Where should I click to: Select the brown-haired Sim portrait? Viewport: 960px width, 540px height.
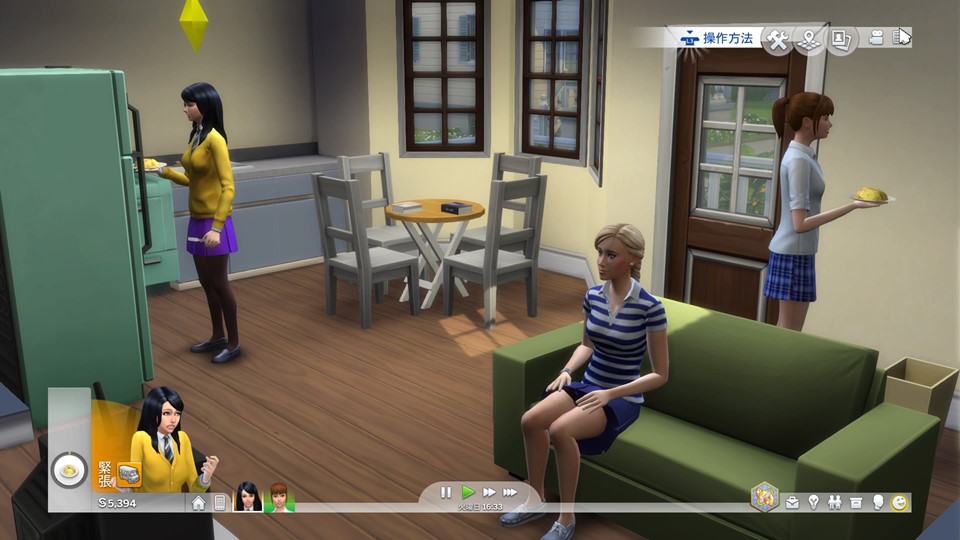click(279, 497)
